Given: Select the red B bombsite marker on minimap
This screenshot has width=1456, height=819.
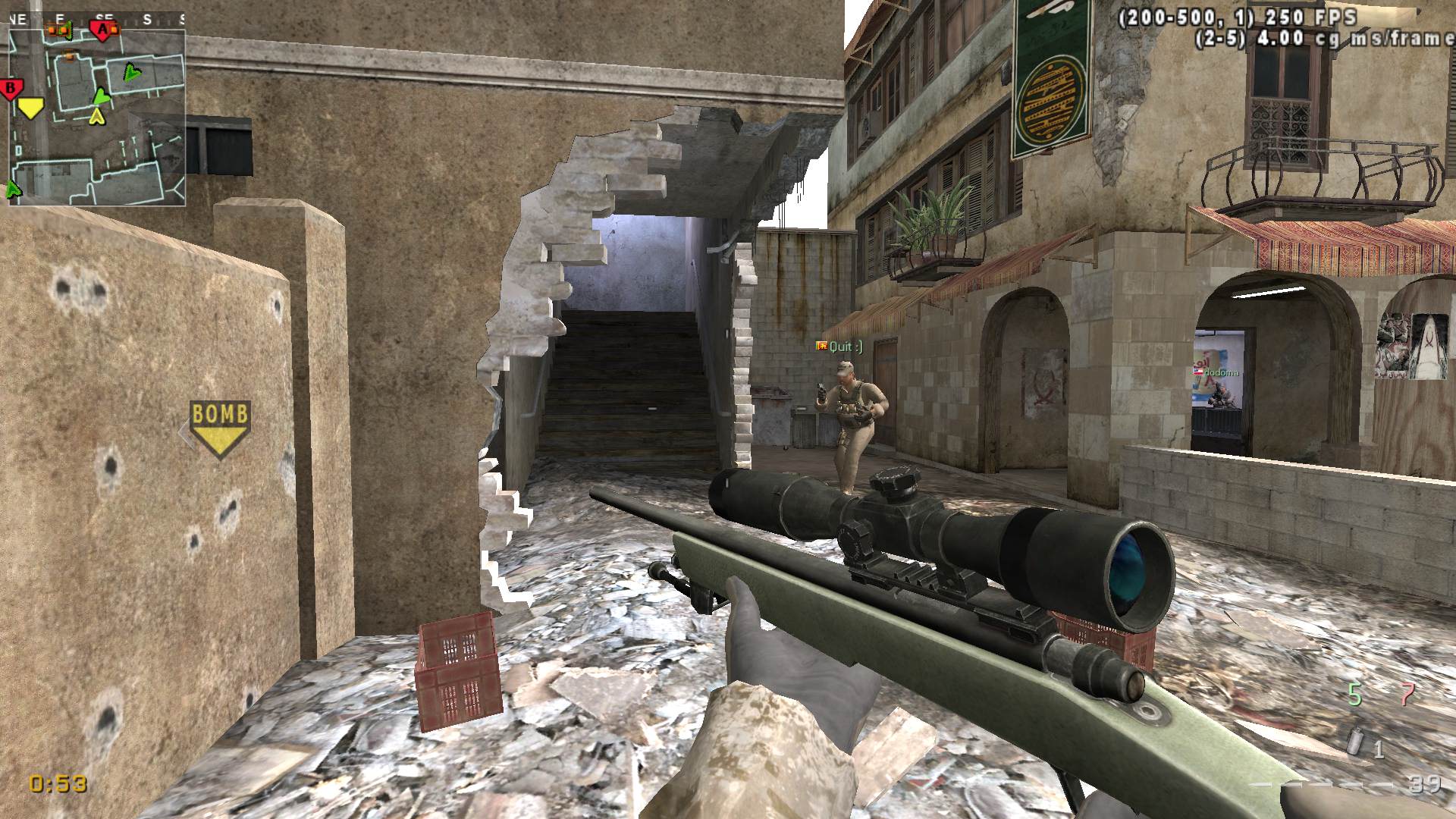Looking at the screenshot, I should (x=11, y=89).
